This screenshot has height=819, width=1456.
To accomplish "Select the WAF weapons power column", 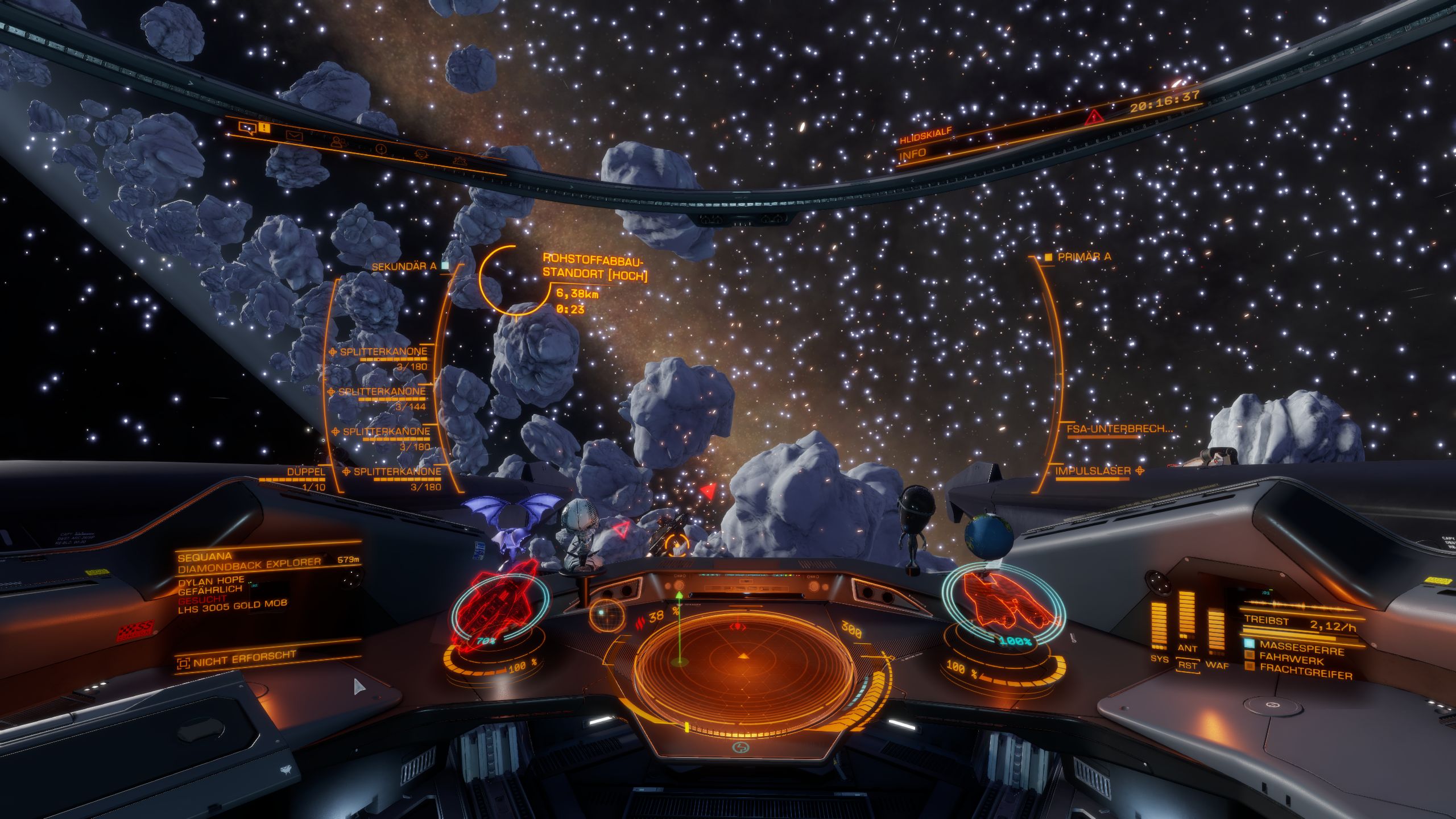I will tap(1216, 632).
